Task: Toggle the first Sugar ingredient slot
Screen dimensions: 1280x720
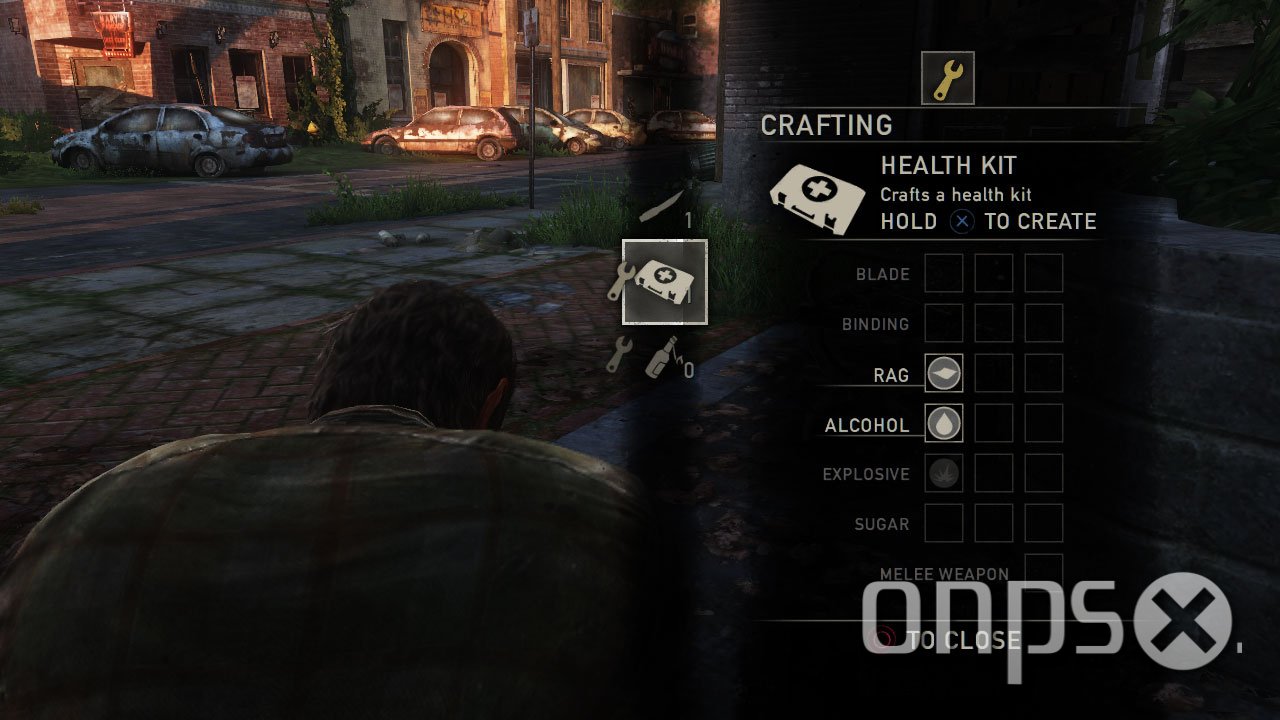Action: (x=944, y=523)
